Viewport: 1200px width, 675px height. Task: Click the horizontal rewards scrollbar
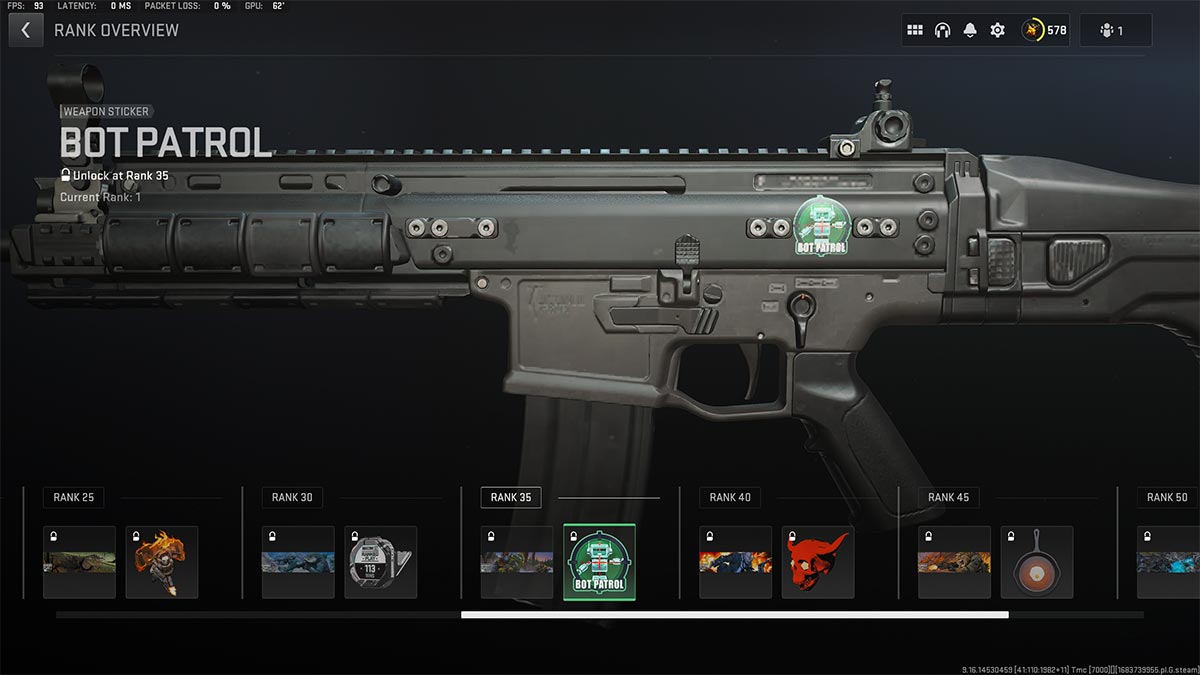[x=734, y=615]
